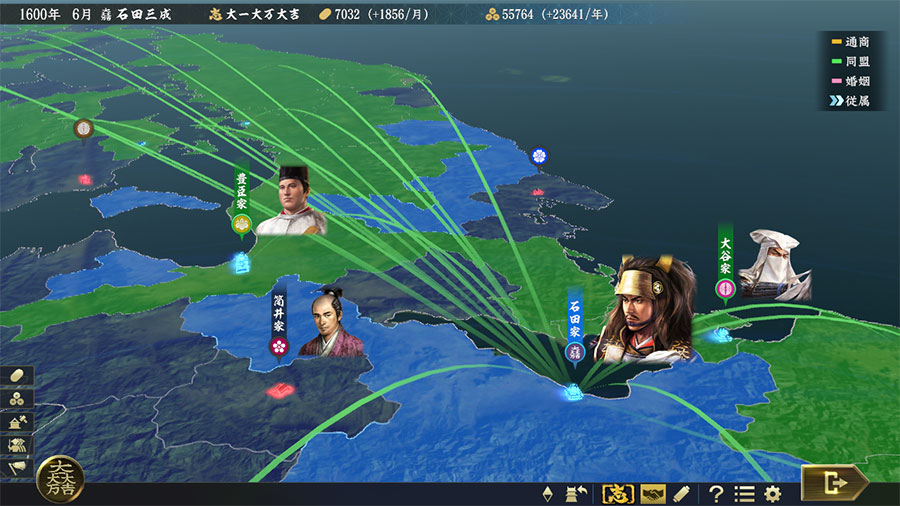The width and height of the screenshot is (900, 506).
Task: Open the gear settings menu
Action: coord(772,493)
